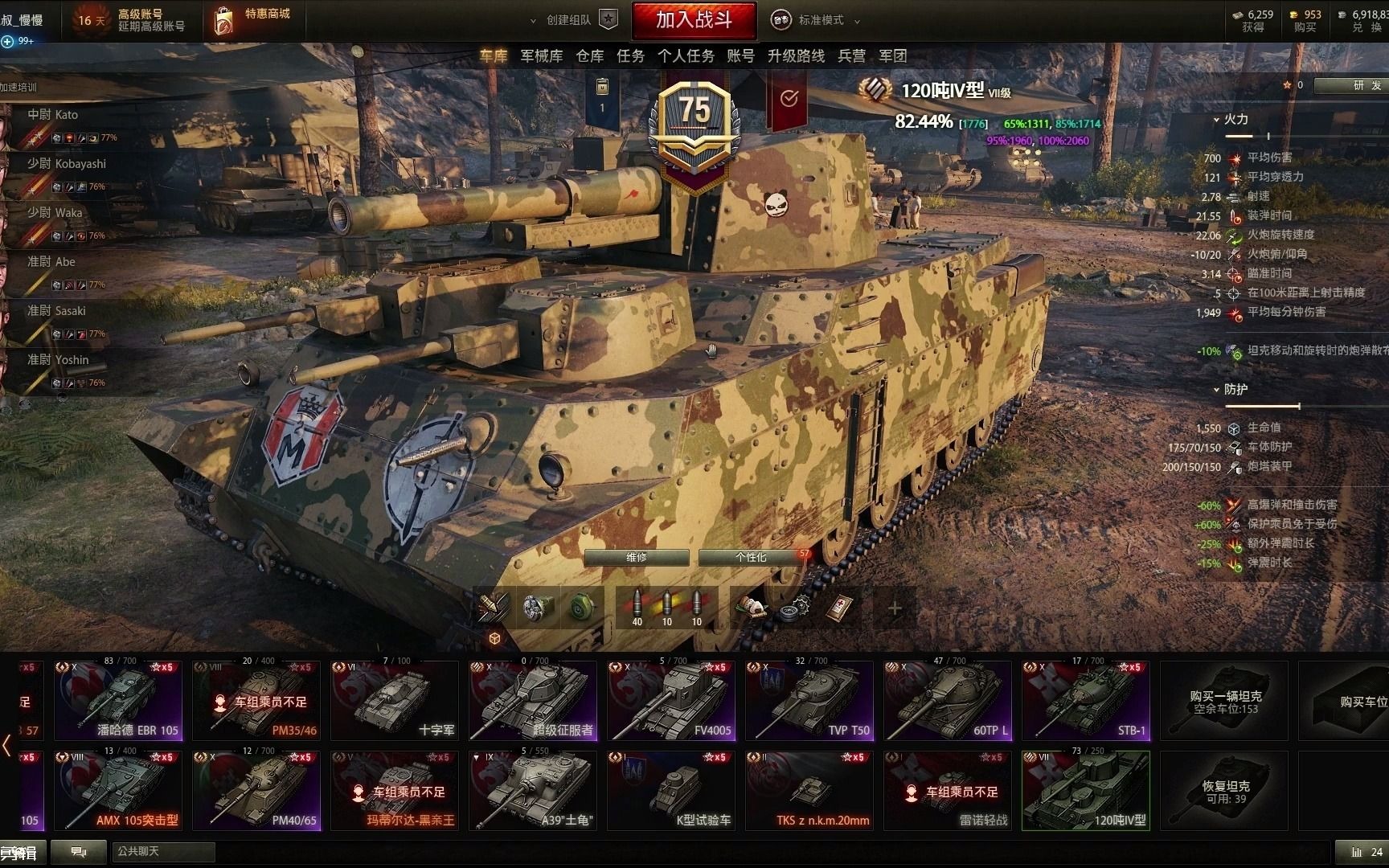Screen dimensions: 1389x868
Task: Switch to the 仓库 depot tab
Action: click(x=589, y=55)
